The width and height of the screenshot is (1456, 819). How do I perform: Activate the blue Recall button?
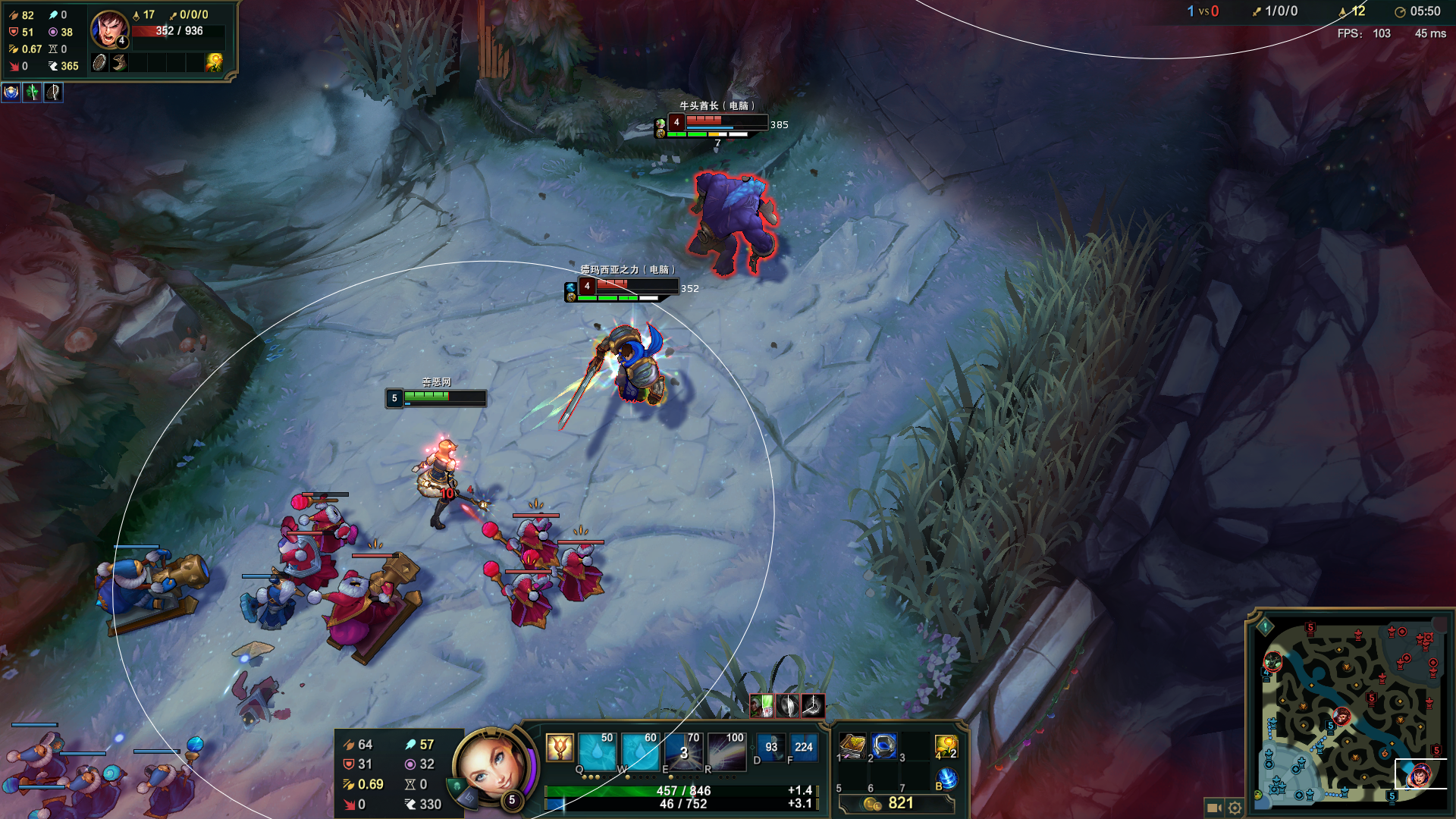click(946, 778)
